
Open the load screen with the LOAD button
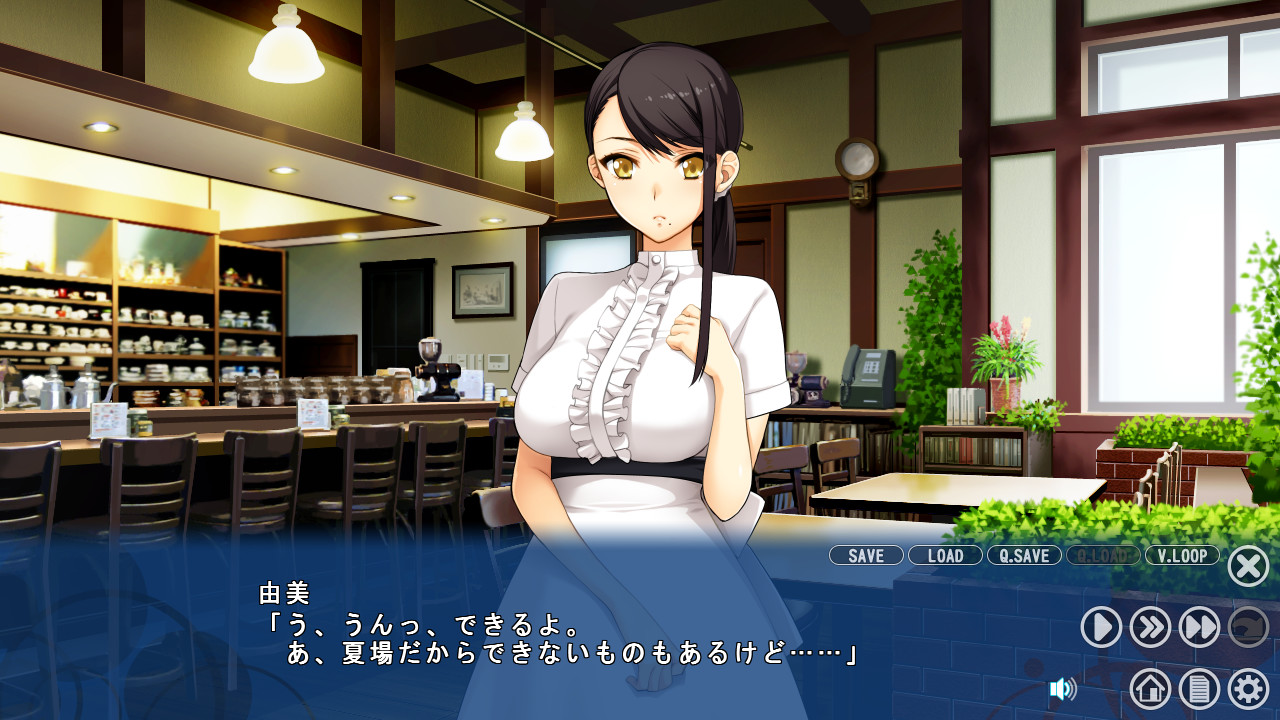pos(944,556)
